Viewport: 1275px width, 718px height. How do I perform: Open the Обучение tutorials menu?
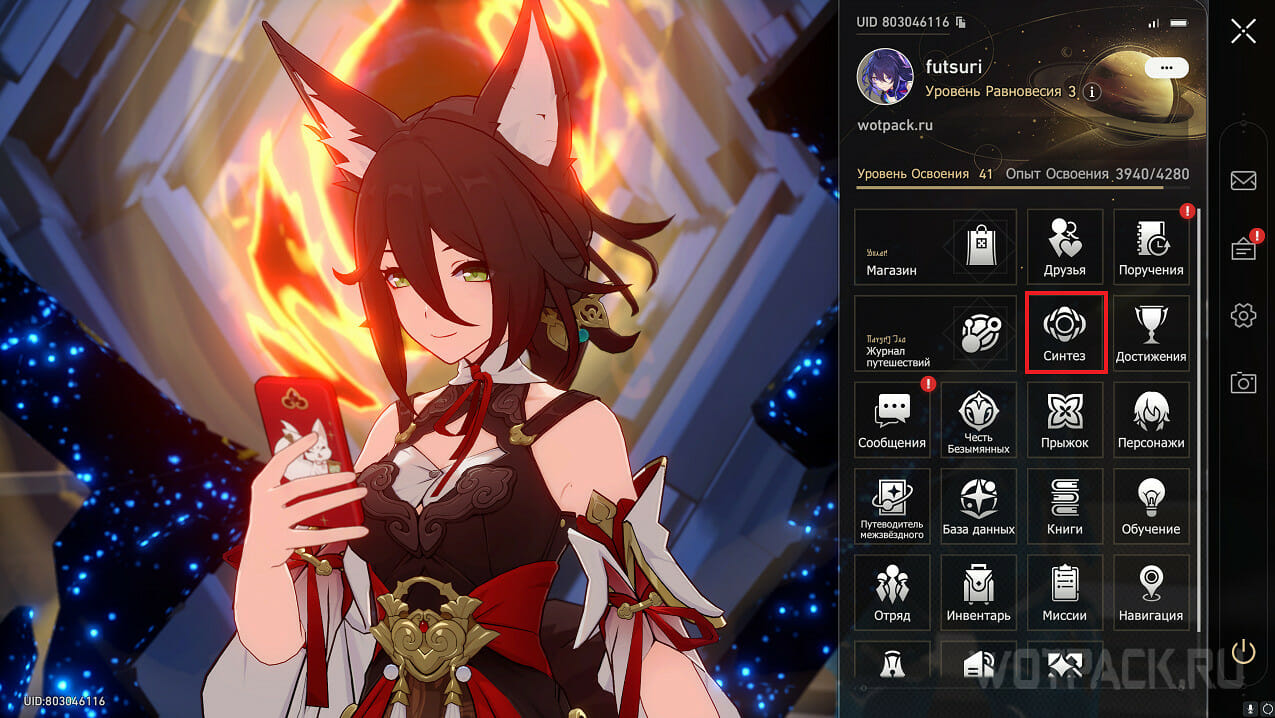point(1151,506)
